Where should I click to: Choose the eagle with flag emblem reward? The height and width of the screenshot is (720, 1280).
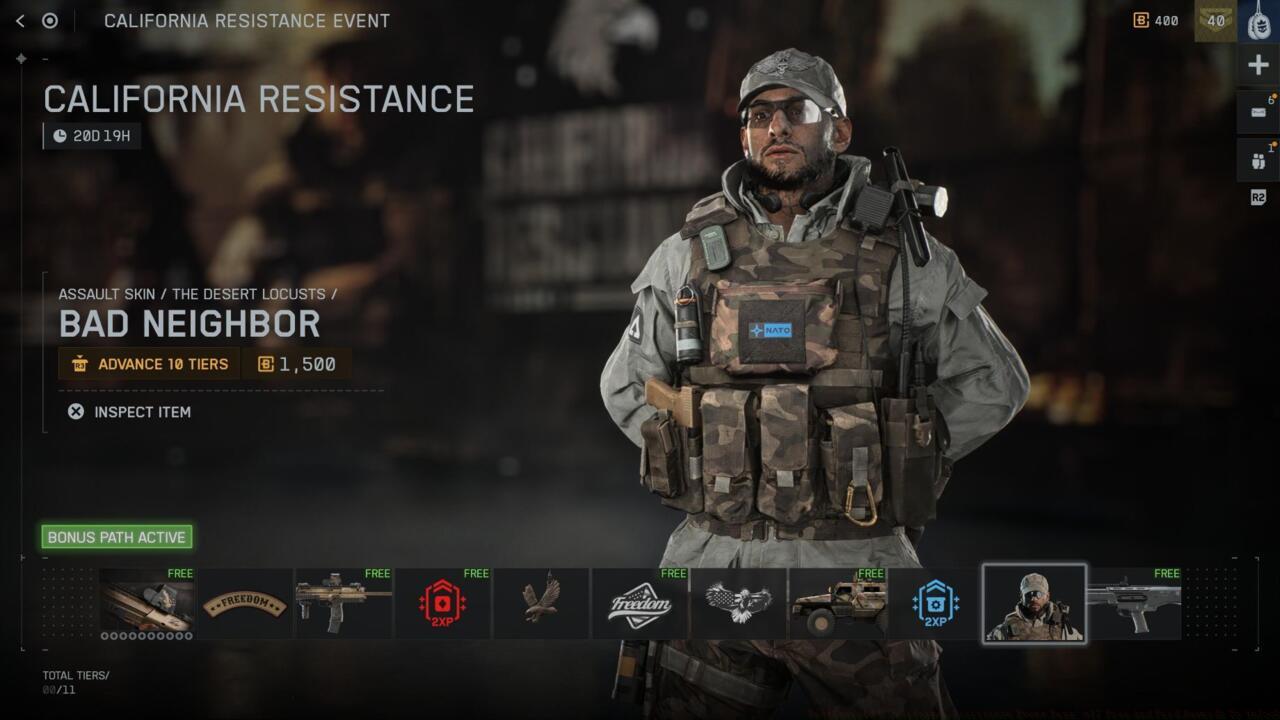738,604
